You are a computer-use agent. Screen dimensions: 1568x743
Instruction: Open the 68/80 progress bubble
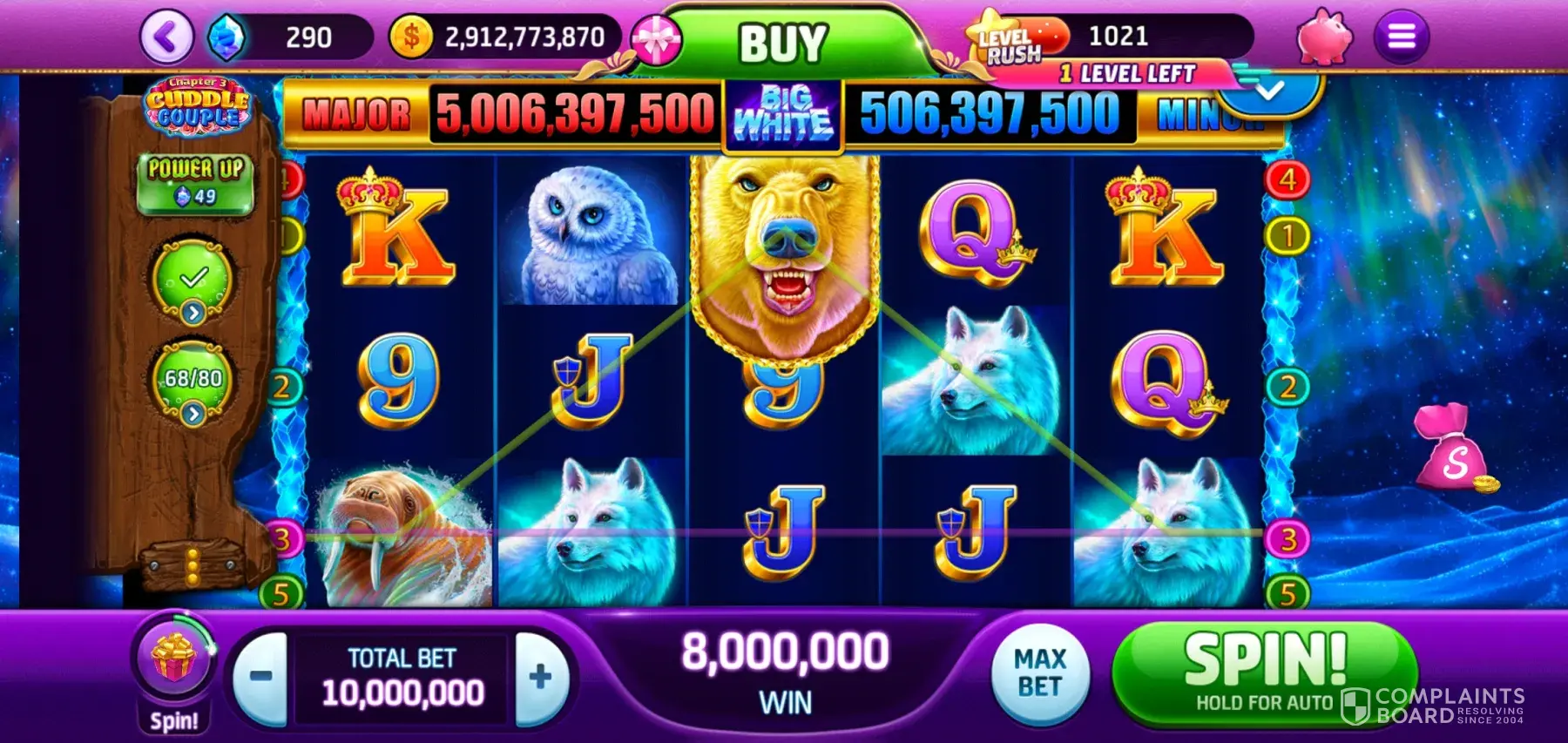pyautogui.click(x=193, y=382)
